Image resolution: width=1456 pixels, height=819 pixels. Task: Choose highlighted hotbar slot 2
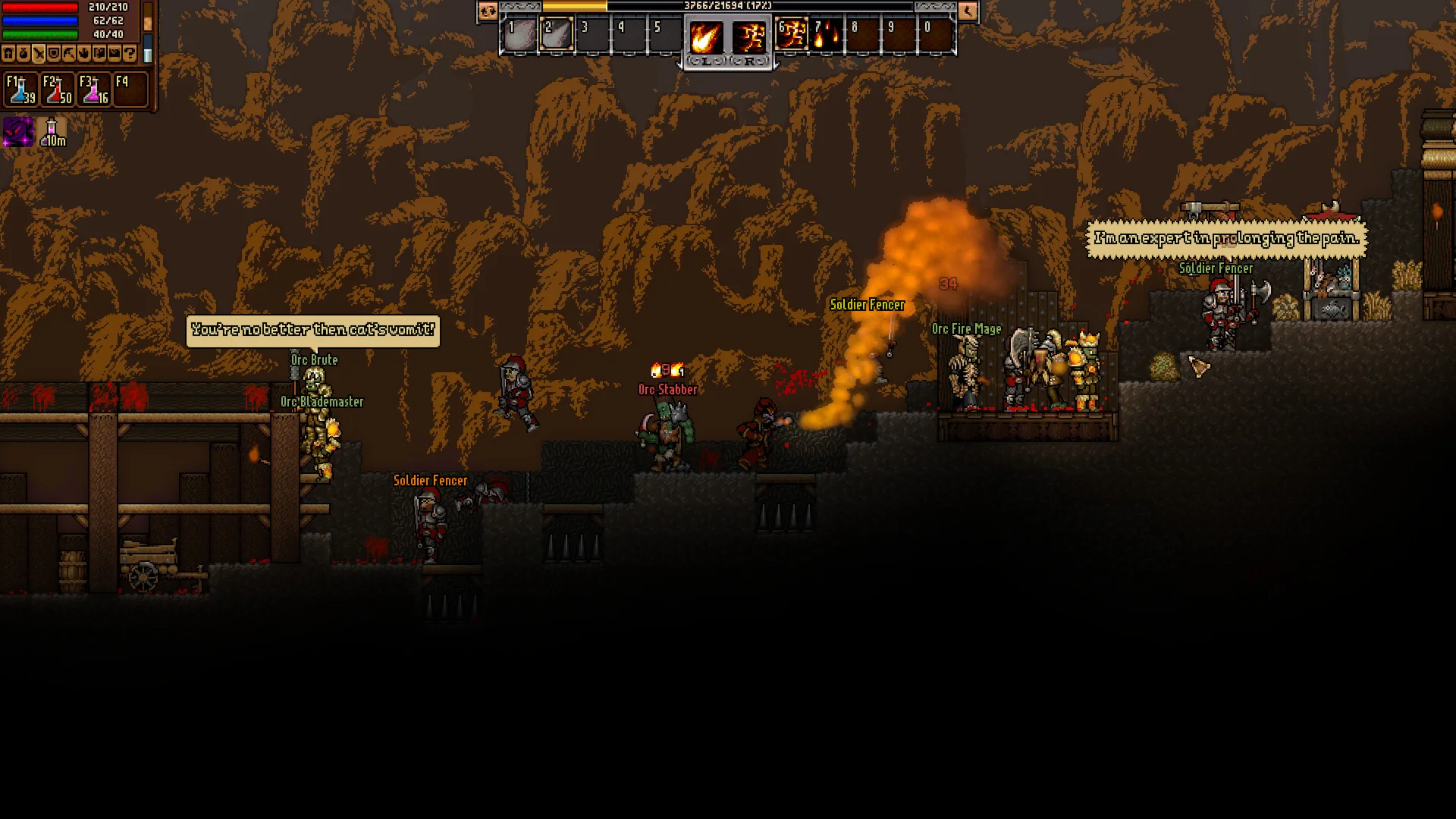point(557,36)
